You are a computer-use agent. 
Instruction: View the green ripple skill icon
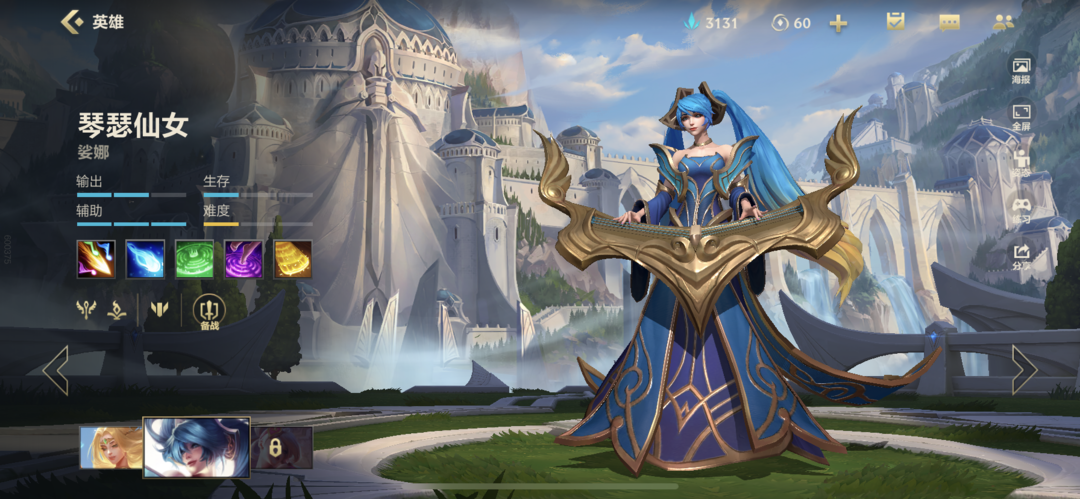click(x=194, y=259)
